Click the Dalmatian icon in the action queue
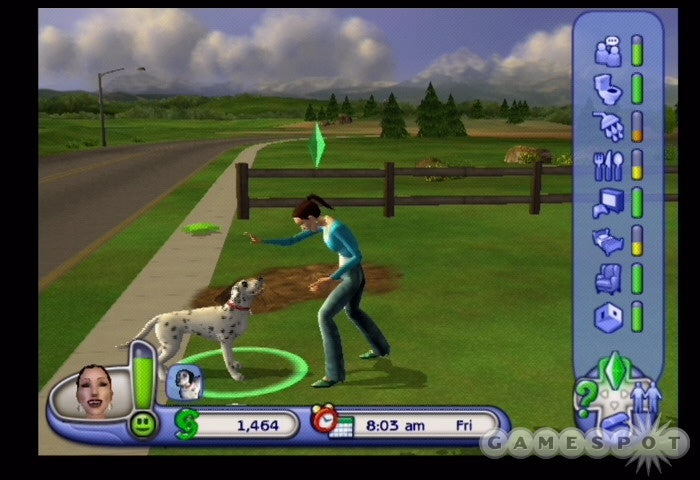The width and height of the screenshot is (700, 480). coord(184,381)
